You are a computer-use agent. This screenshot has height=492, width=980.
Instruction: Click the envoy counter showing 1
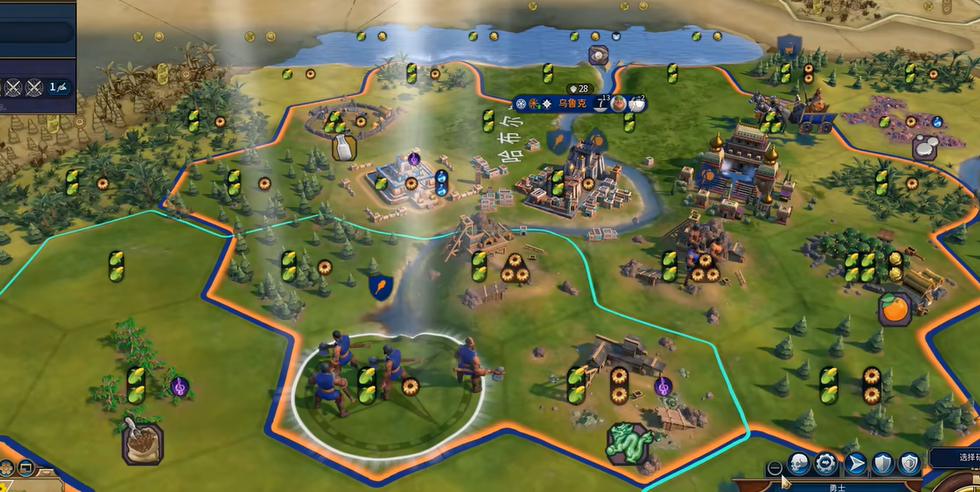[58, 87]
